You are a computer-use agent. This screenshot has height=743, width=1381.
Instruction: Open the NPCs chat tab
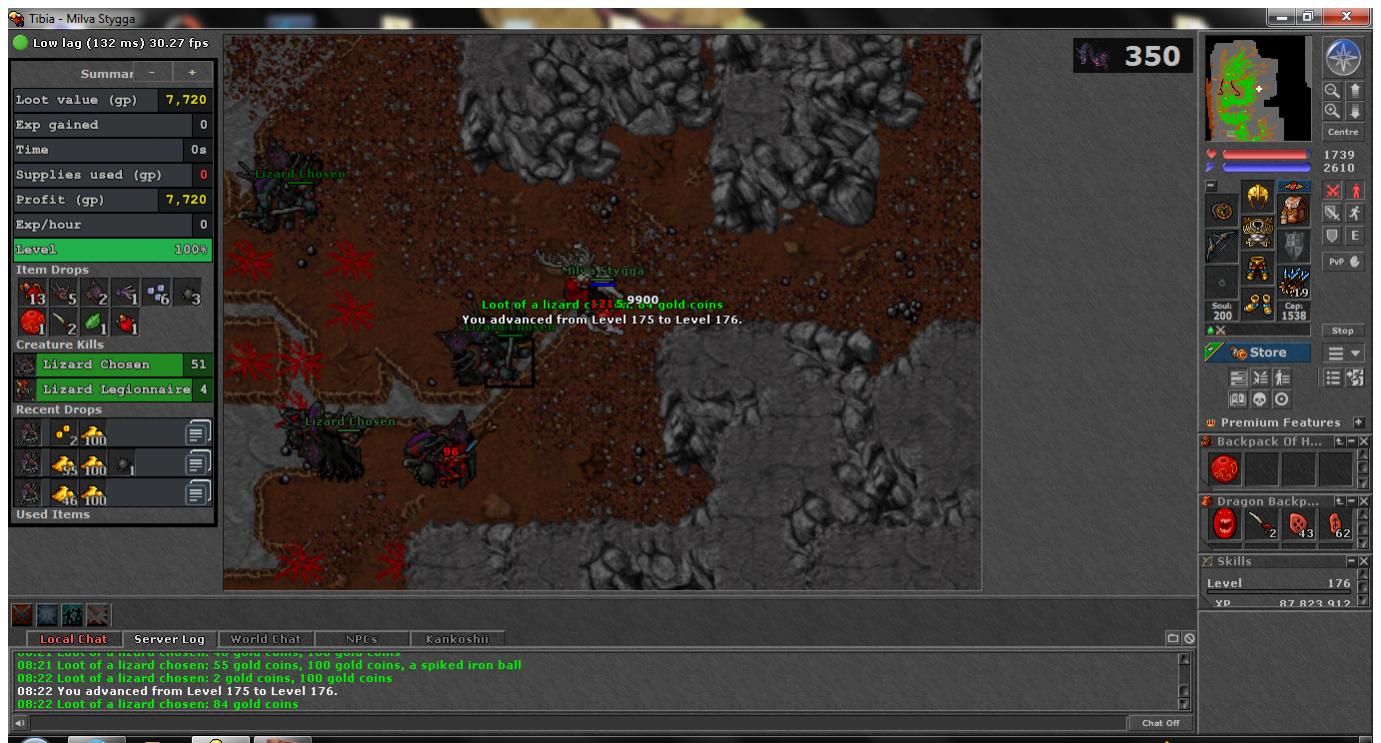click(x=361, y=638)
